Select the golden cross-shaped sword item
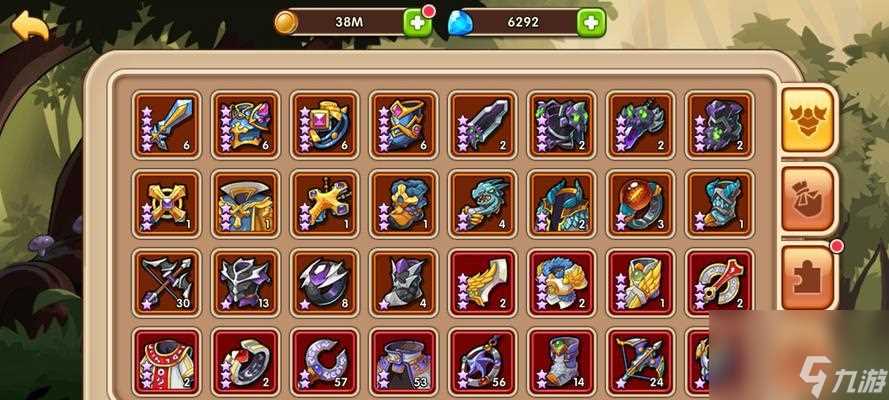 coord(324,202)
